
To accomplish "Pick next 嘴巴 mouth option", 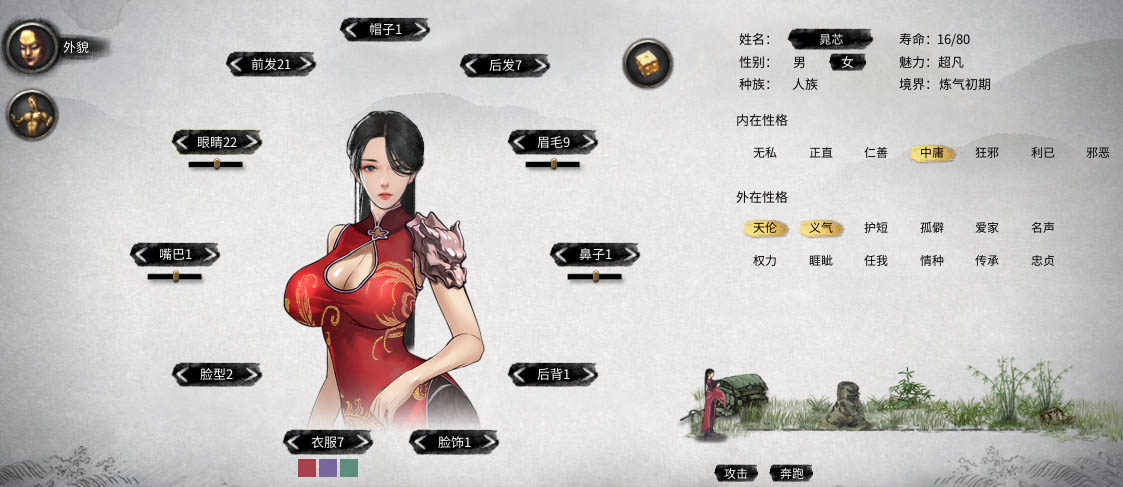I will point(210,255).
